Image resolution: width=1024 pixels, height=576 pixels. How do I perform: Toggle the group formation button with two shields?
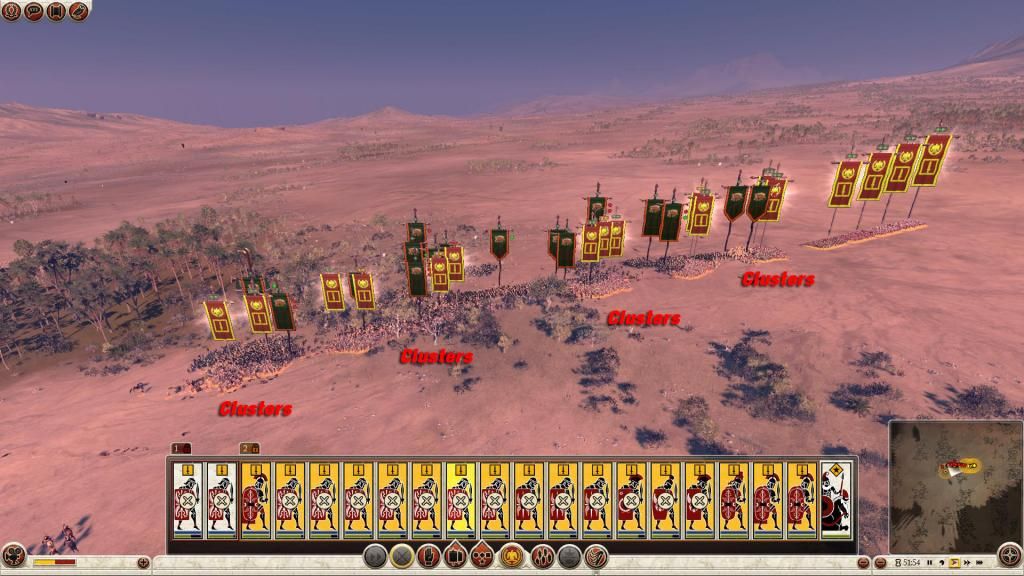pos(455,555)
